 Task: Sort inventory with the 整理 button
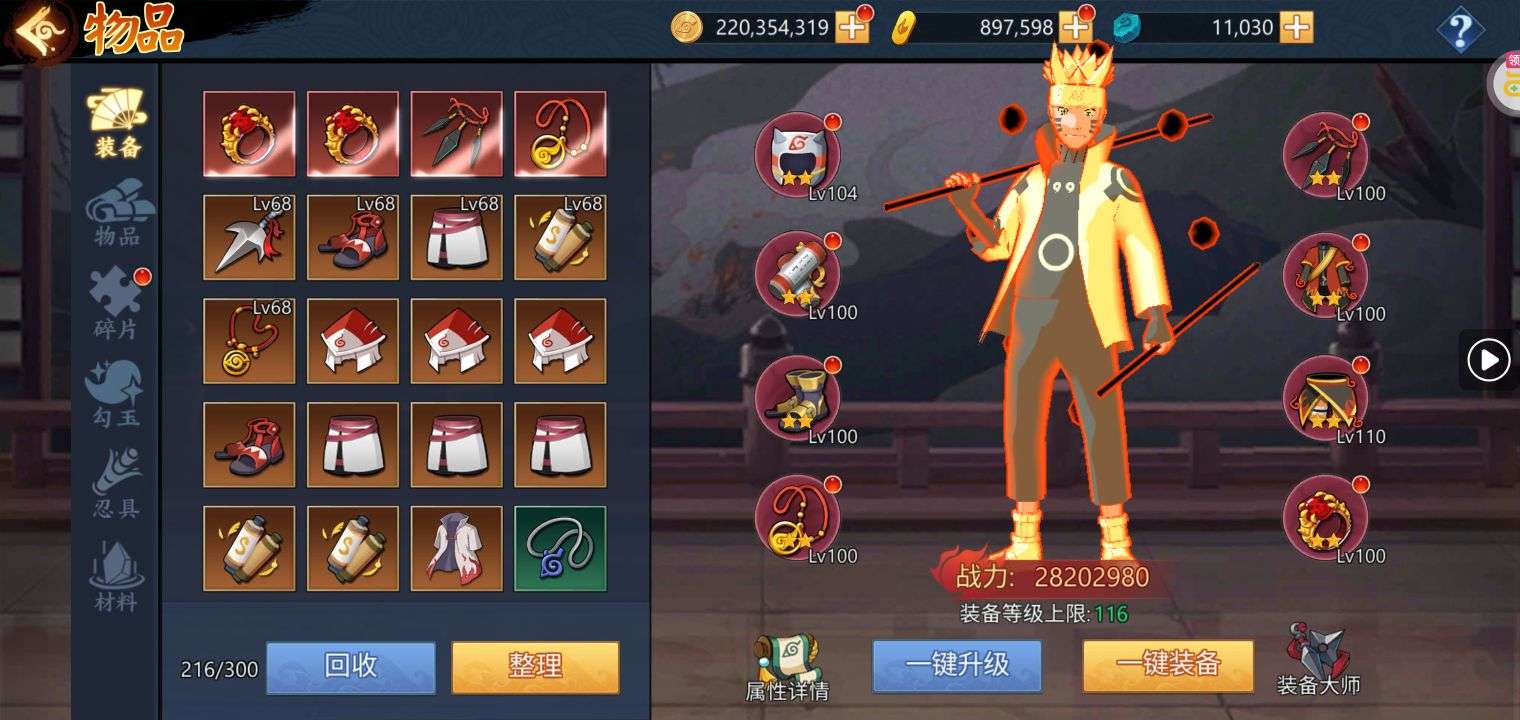[535, 667]
